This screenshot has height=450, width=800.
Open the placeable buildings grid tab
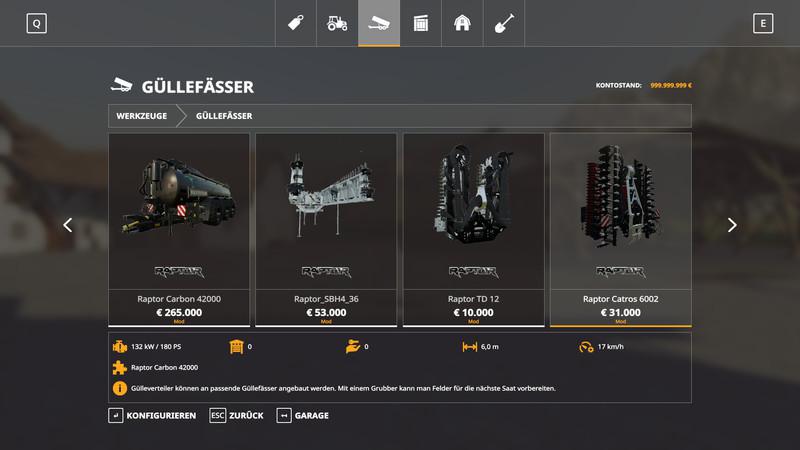(421, 23)
